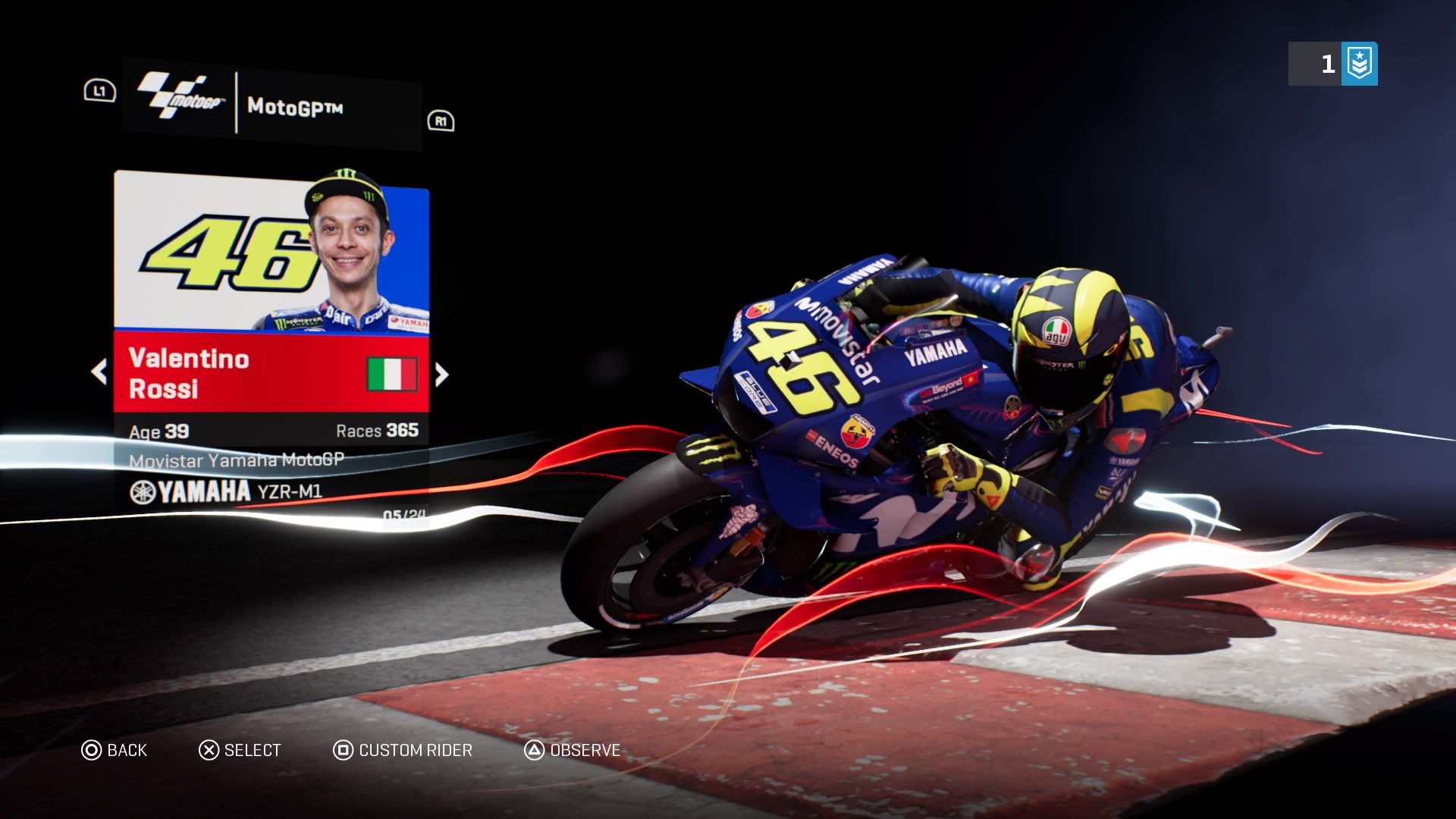Click the YZR-M1 bike name
Image resolution: width=1456 pixels, height=819 pixels.
tap(290, 492)
